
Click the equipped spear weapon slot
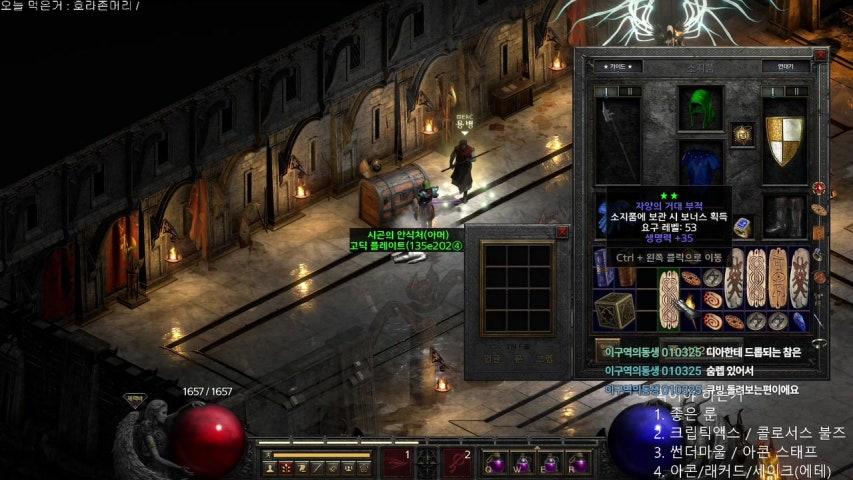tap(617, 140)
